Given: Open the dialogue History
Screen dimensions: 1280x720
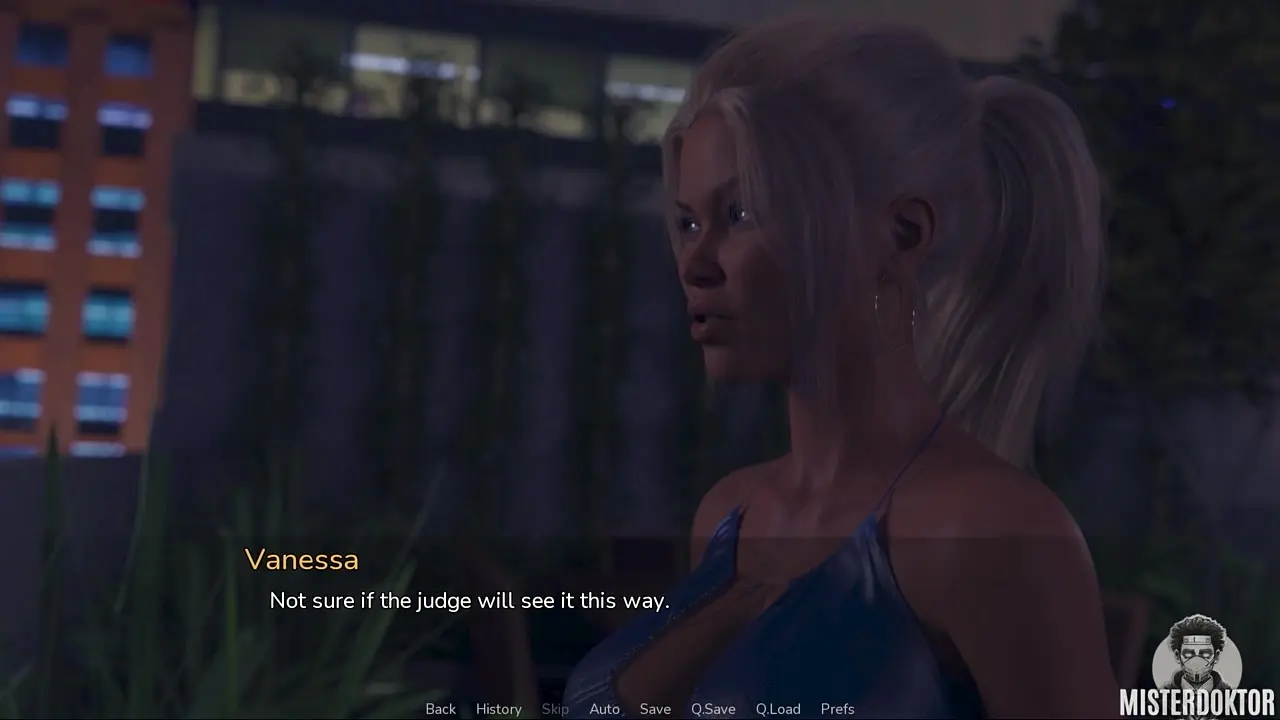Looking at the screenshot, I should coord(498,709).
